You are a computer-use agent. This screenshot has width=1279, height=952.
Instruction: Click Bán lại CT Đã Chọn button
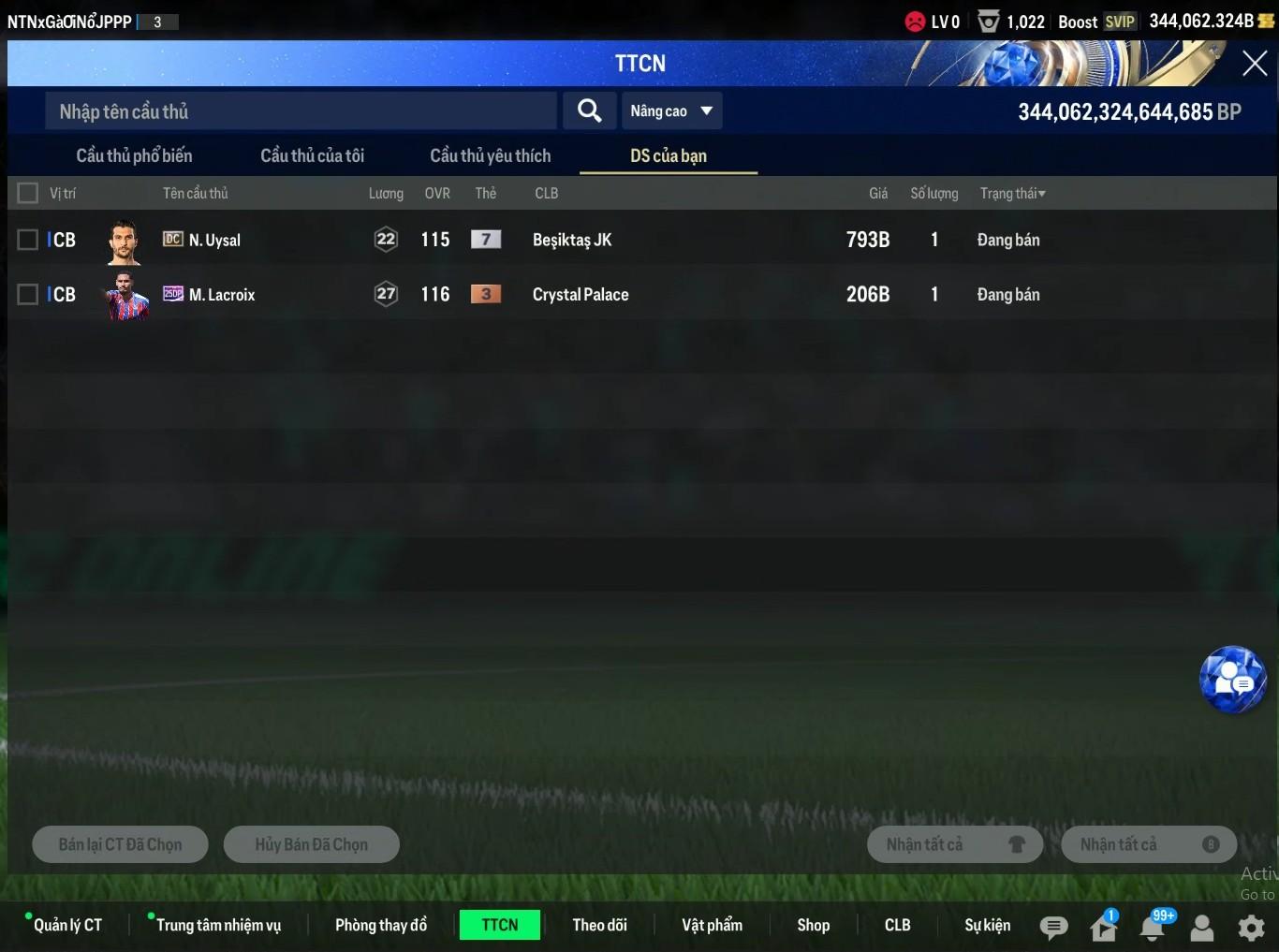click(120, 844)
